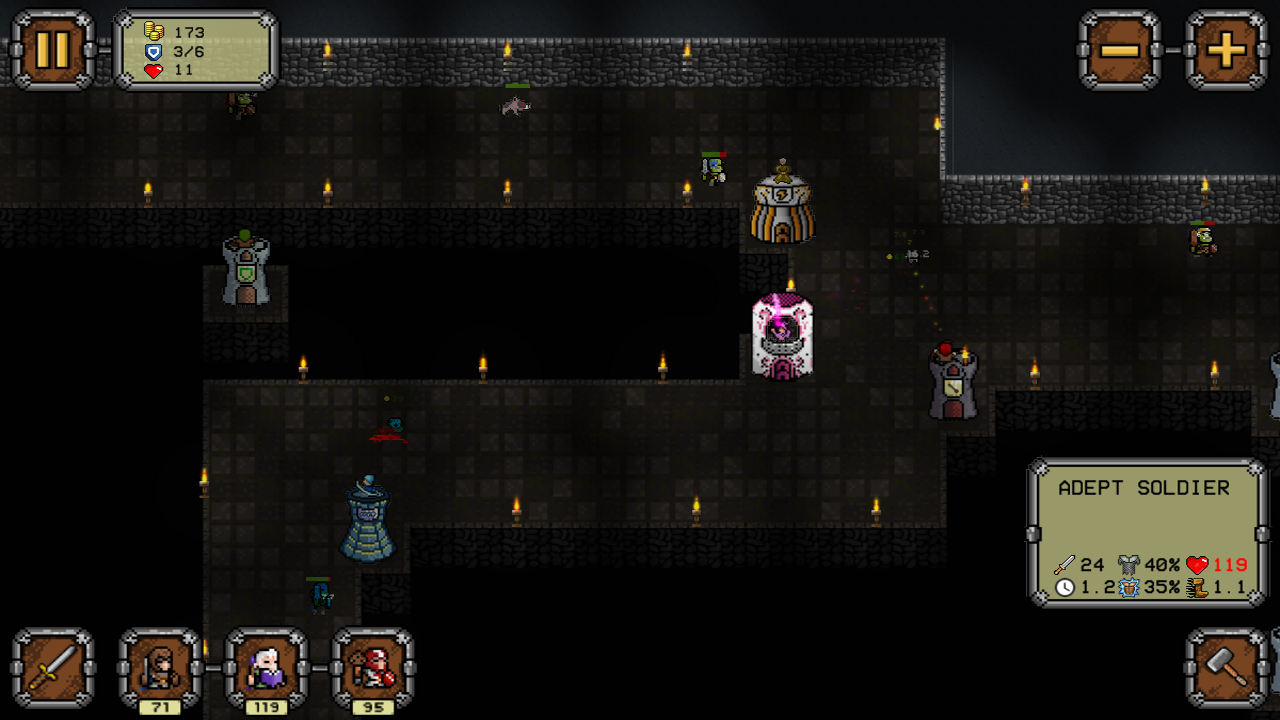Click the ADEPT SOLDIER title text
The height and width of the screenshot is (720, 1280).
click(x=1146, y=488)
